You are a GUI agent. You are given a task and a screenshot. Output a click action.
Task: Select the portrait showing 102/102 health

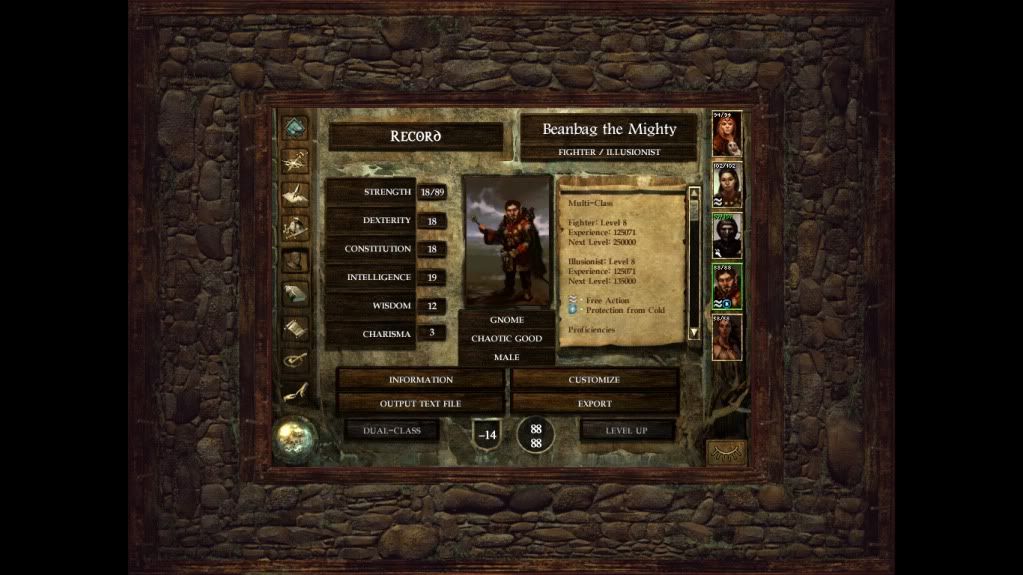727,185
